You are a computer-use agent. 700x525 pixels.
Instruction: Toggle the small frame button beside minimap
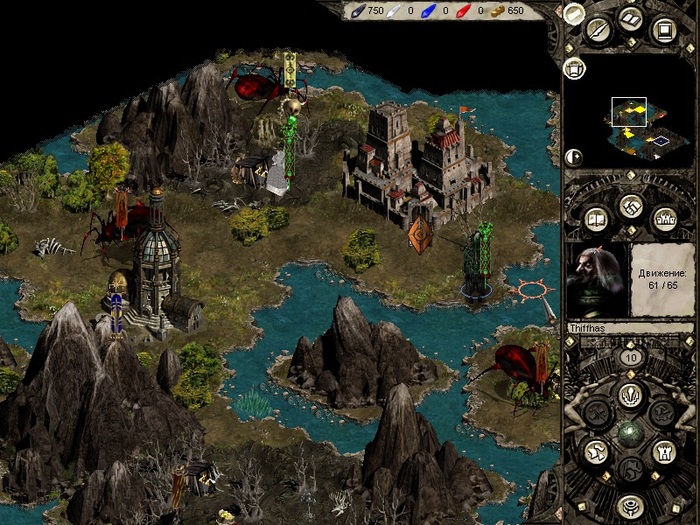click(x=573, y=68)
